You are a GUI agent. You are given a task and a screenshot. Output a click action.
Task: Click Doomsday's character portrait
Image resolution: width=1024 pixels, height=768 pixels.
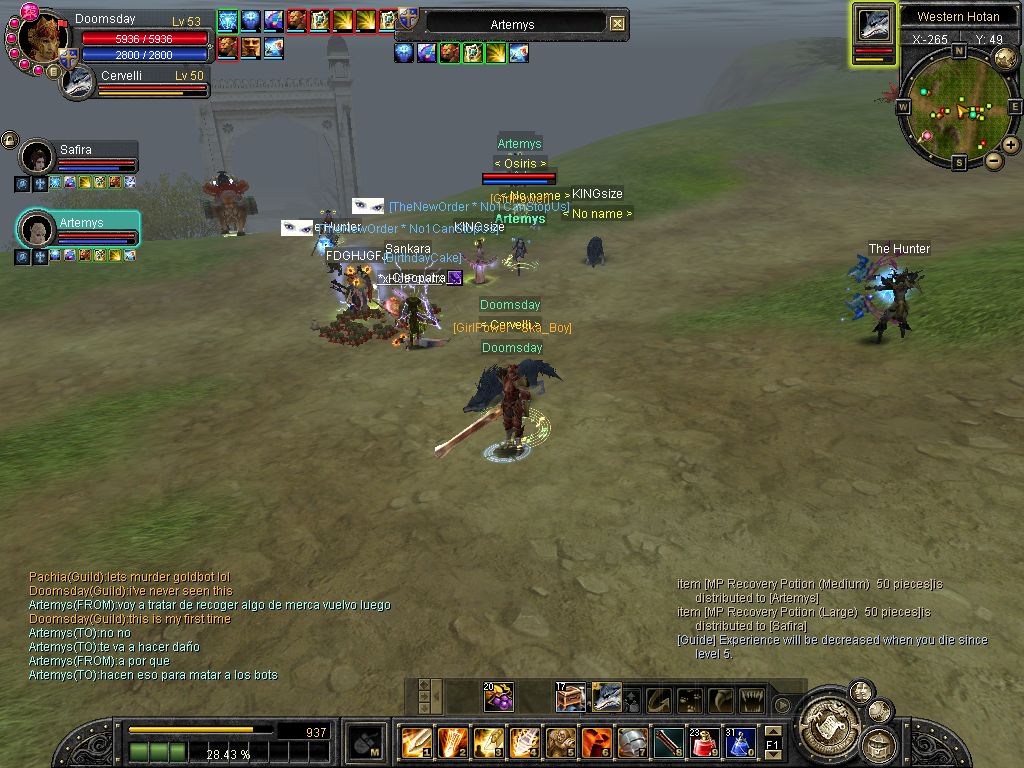[46, 39]
